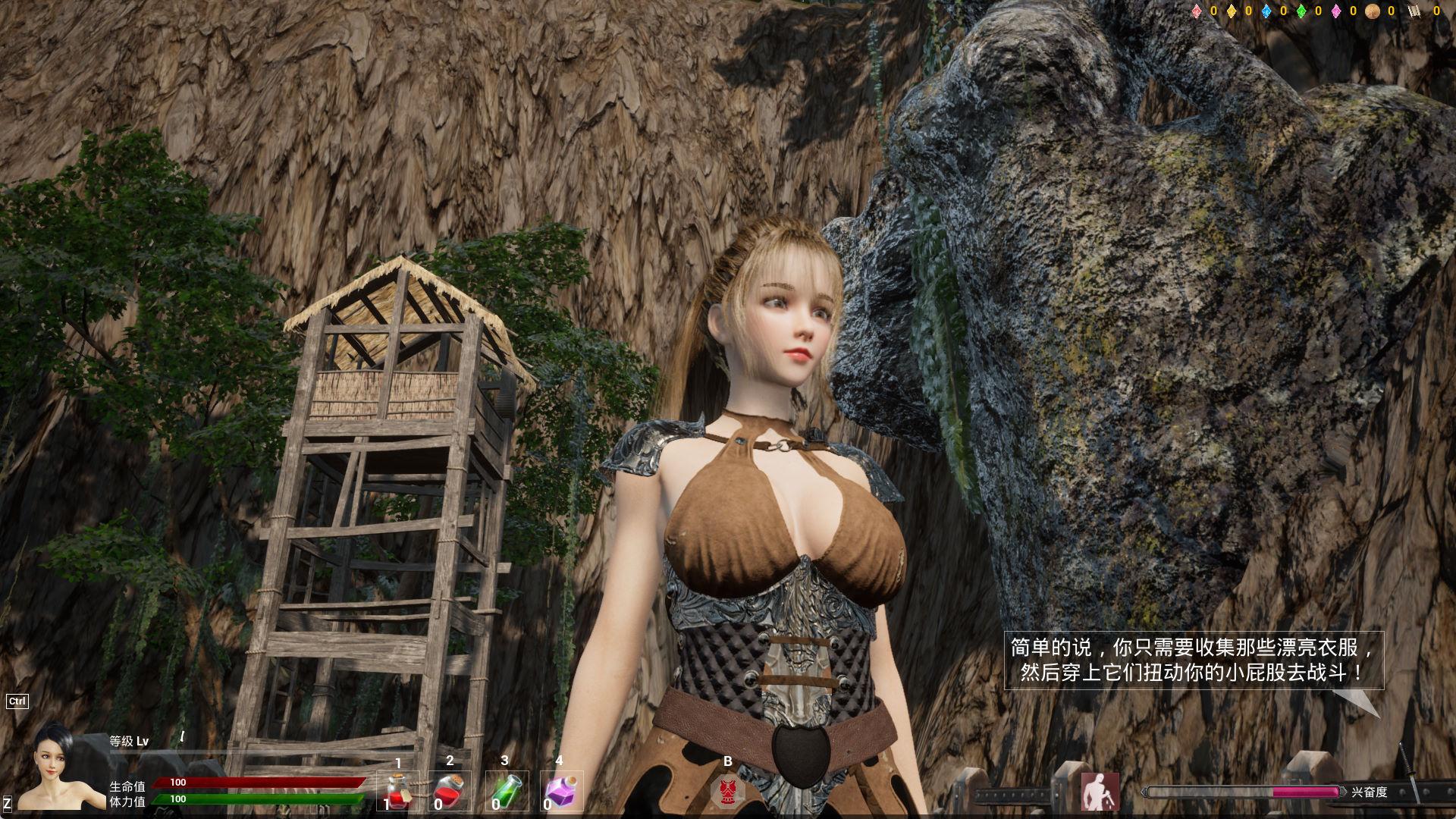Click the black-haired character portrait
Image resolution: width=1456 pixels, height=819 pixels.
[61, 767]
